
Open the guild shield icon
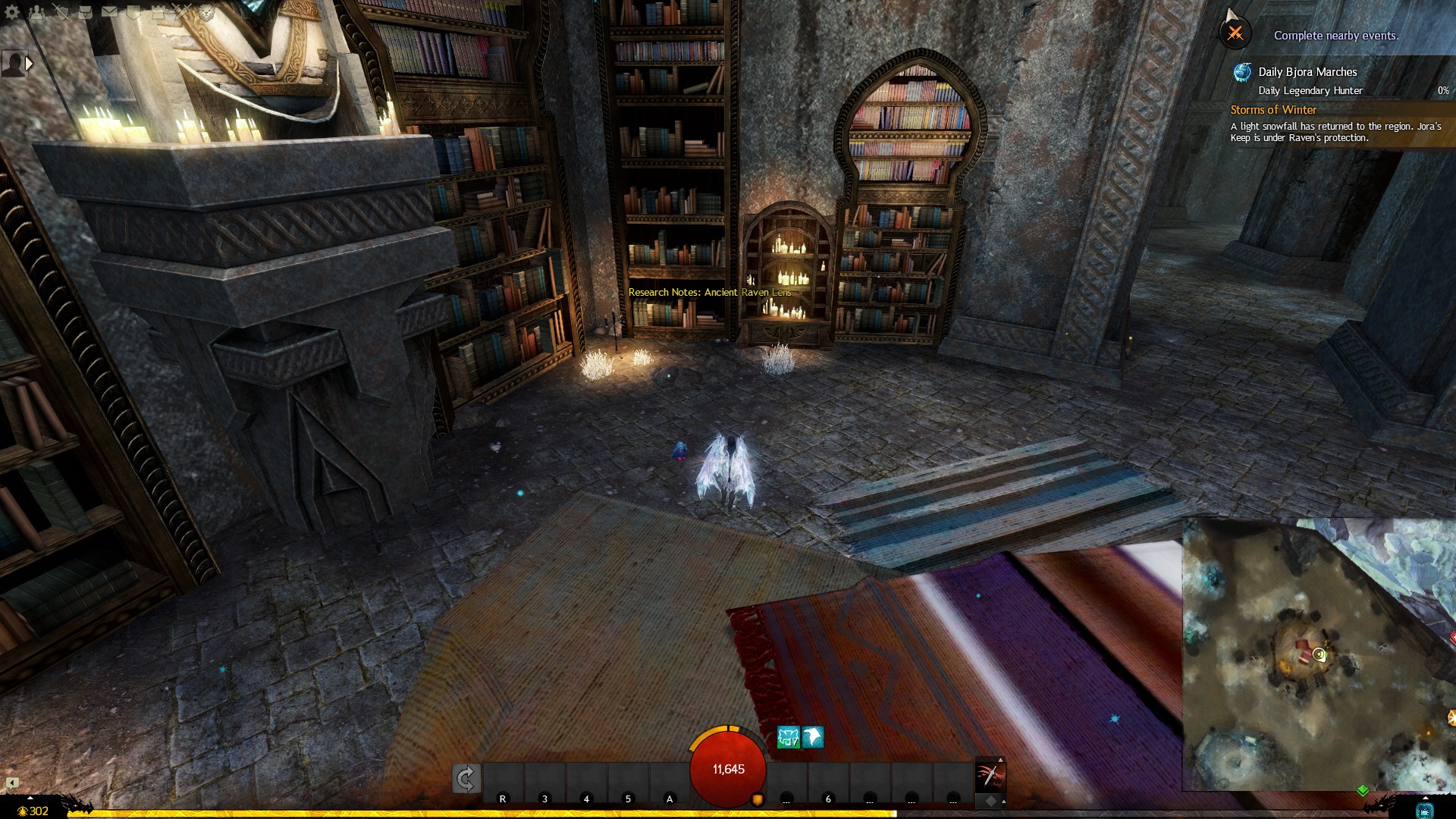coord(133,11)
